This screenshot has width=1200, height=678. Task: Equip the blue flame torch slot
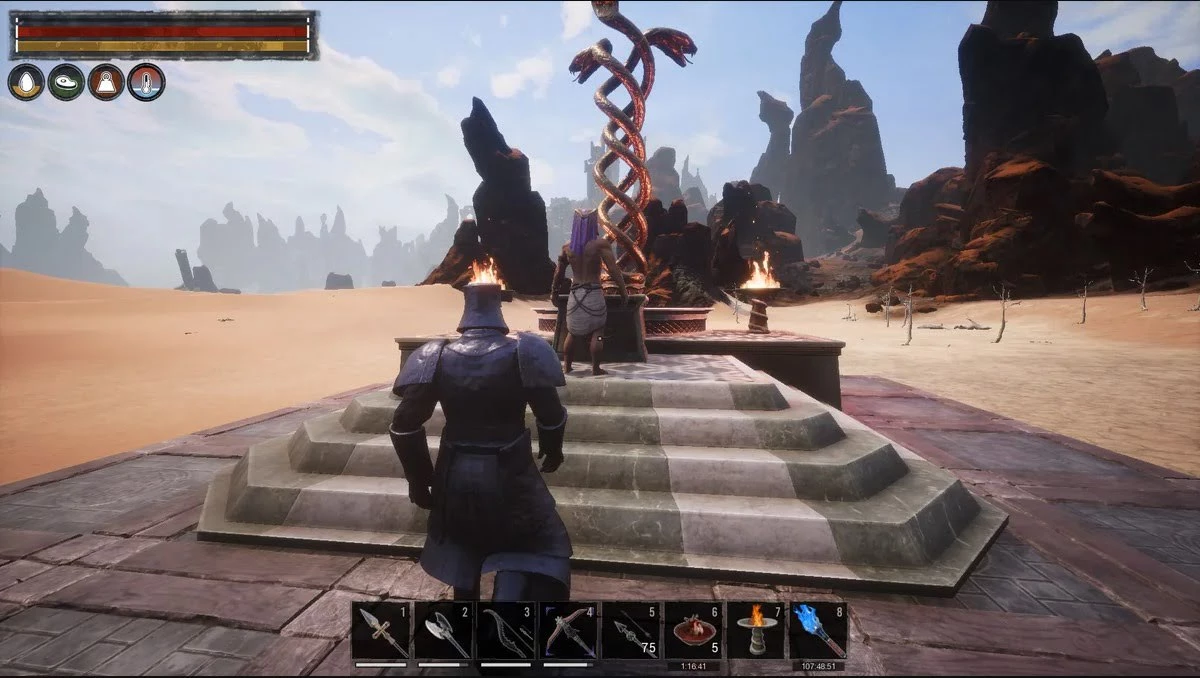point(818,631)
